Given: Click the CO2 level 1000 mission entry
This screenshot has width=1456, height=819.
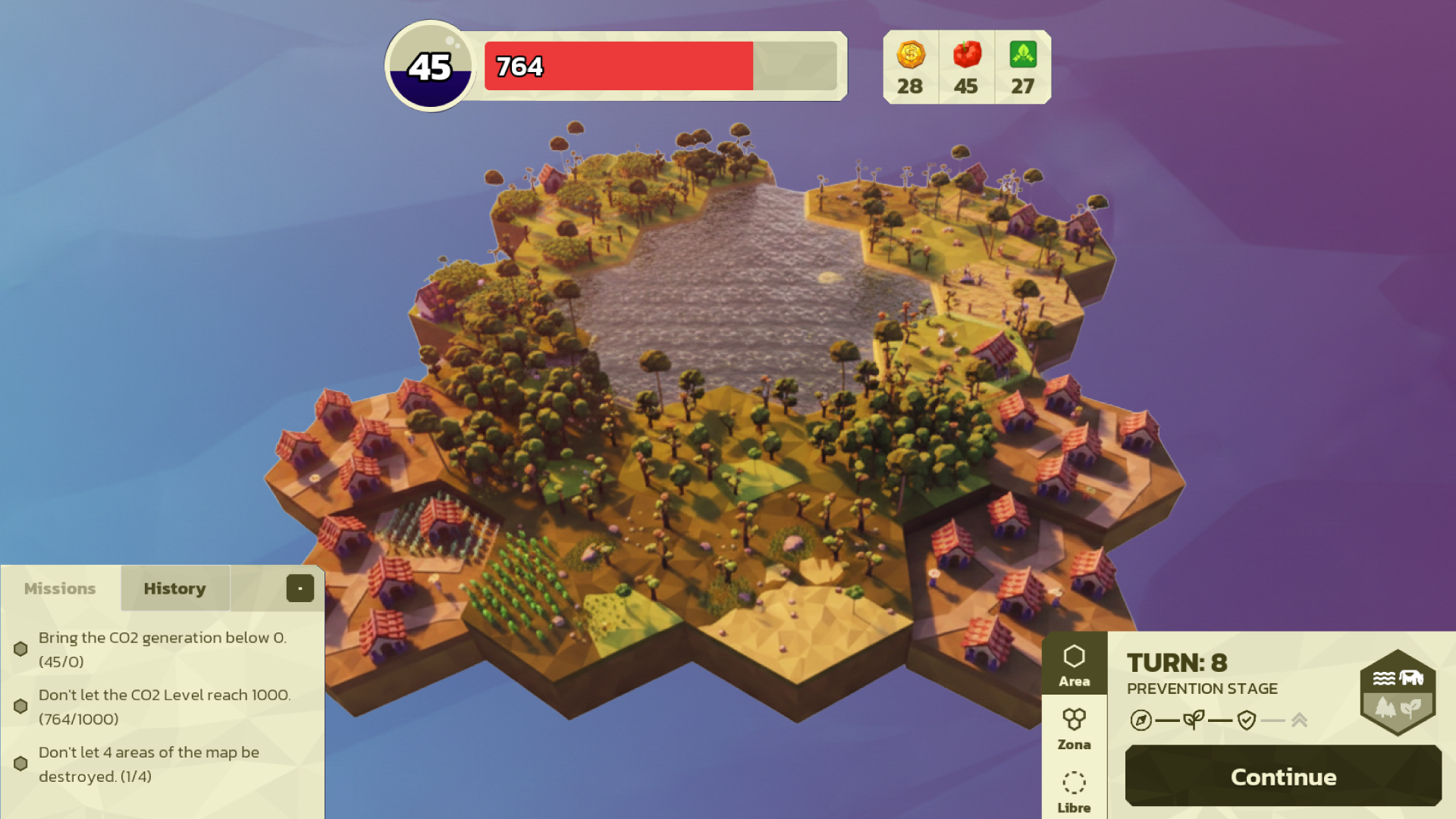Looking at the screenshot, I should [x=164, y=707].
